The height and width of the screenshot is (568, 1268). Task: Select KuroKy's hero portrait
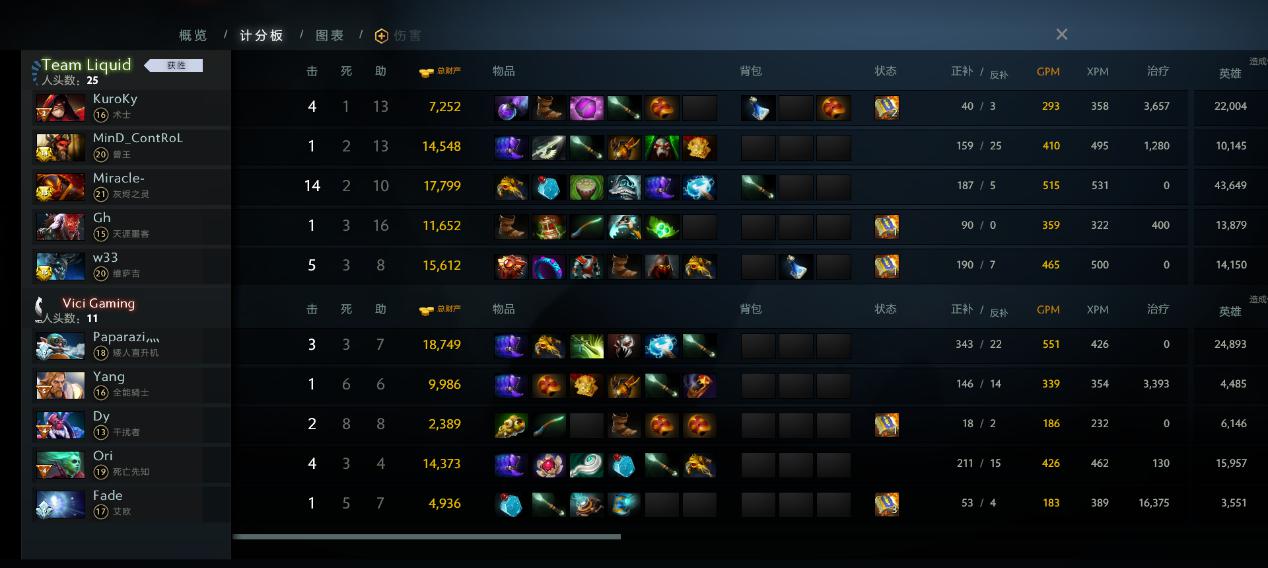pyautogui.click(x=61, y=107)
